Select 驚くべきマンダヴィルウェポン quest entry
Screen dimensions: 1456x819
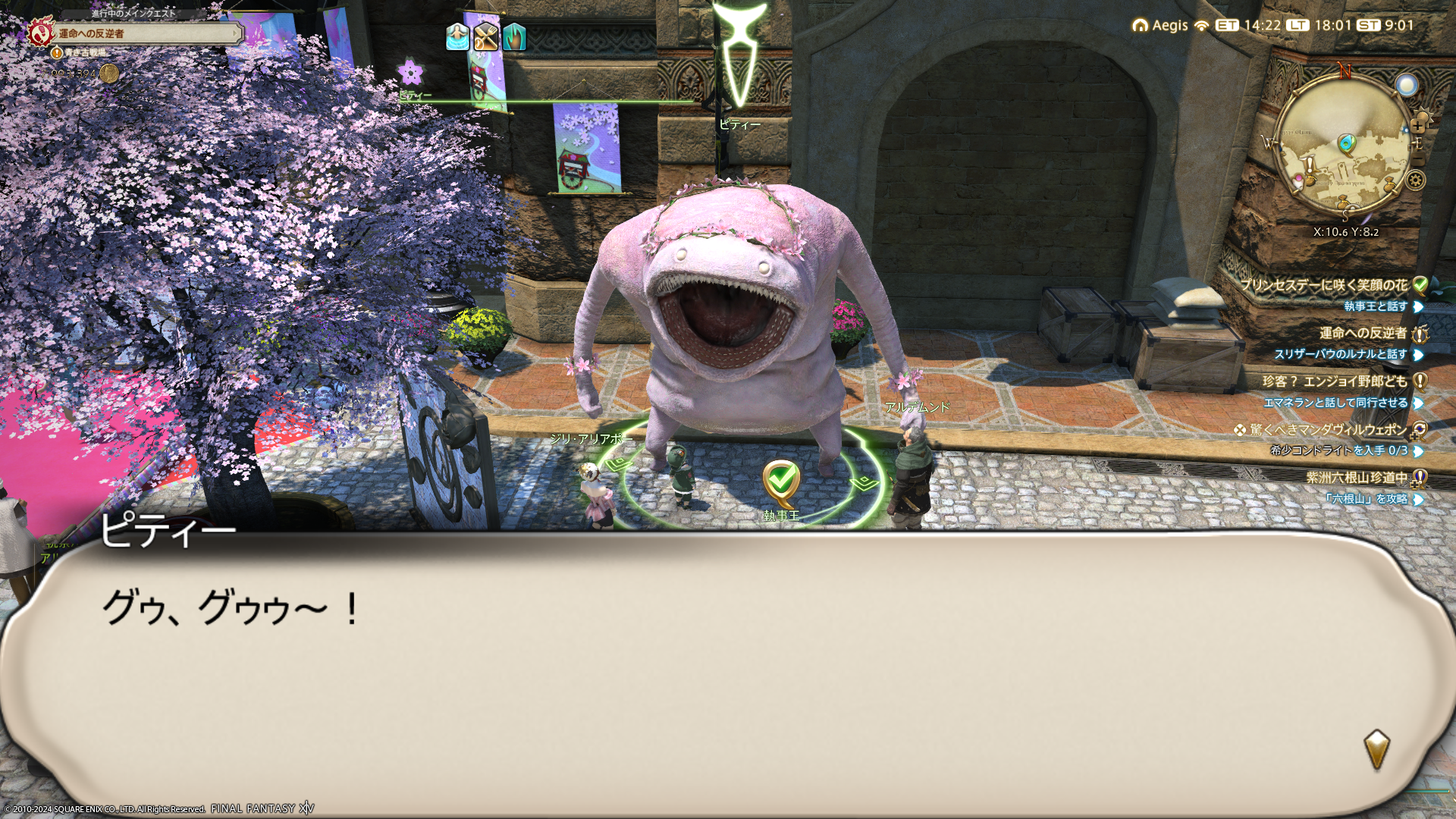tap(1327, 430)
